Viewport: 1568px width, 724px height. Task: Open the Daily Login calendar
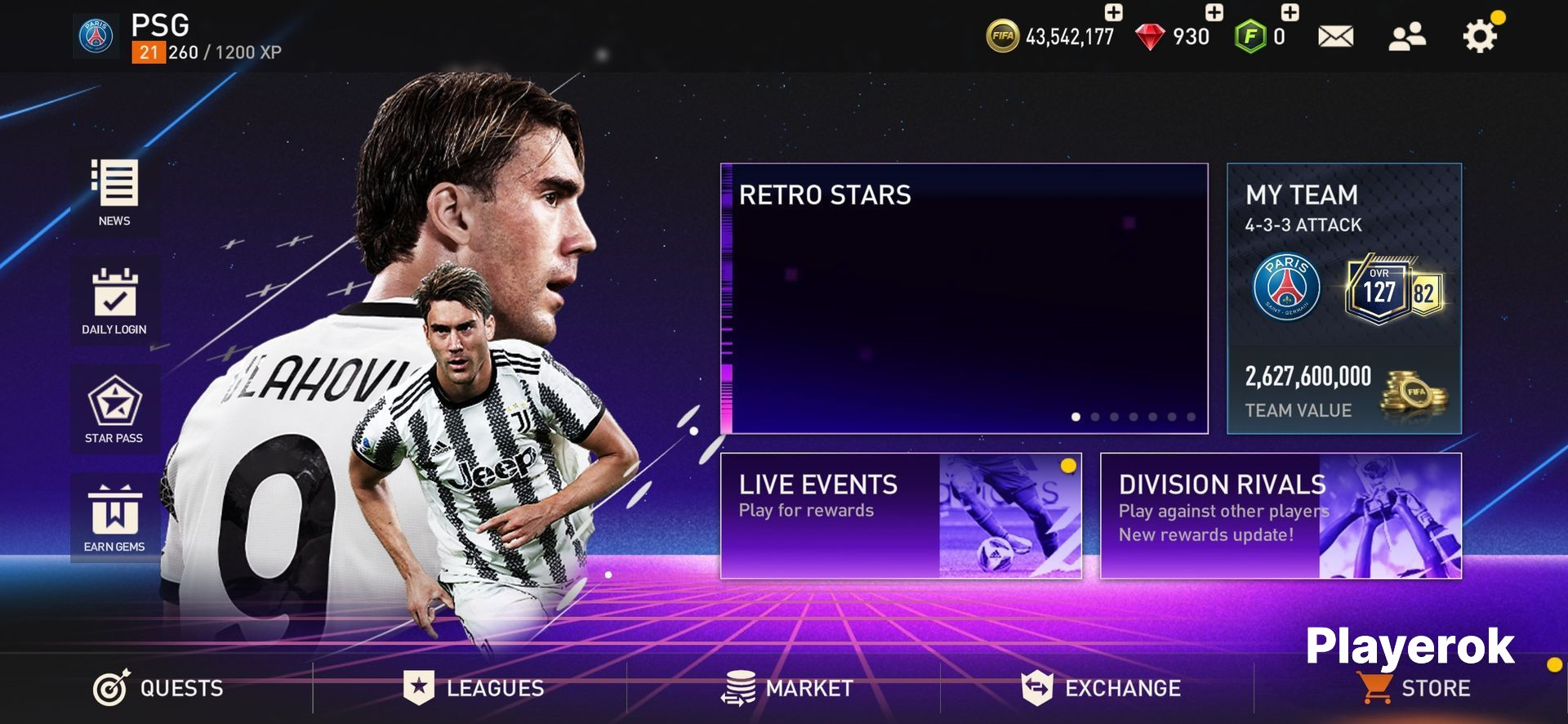point(114,301)
